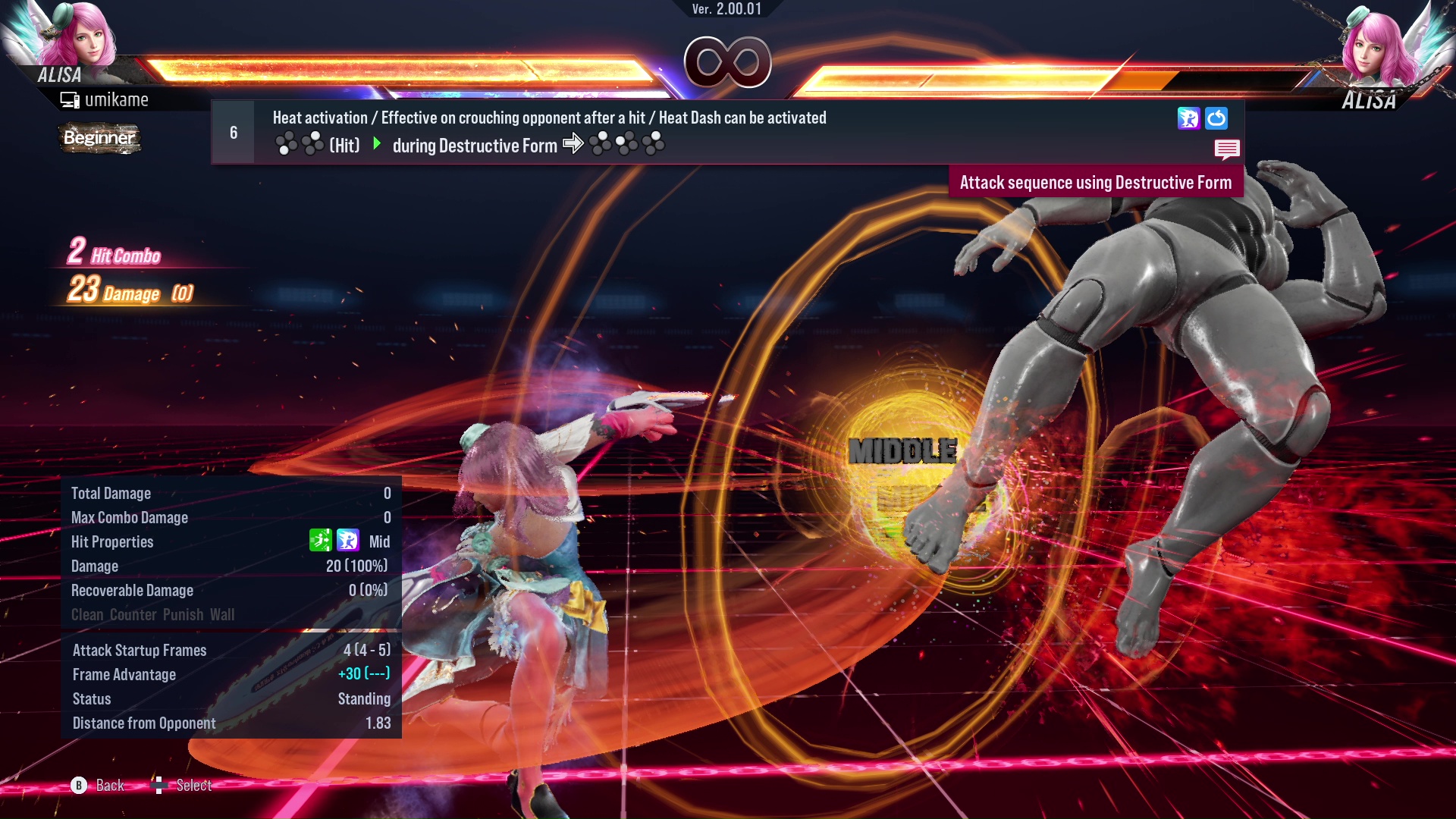Click the player name umikame

(118, 99)
